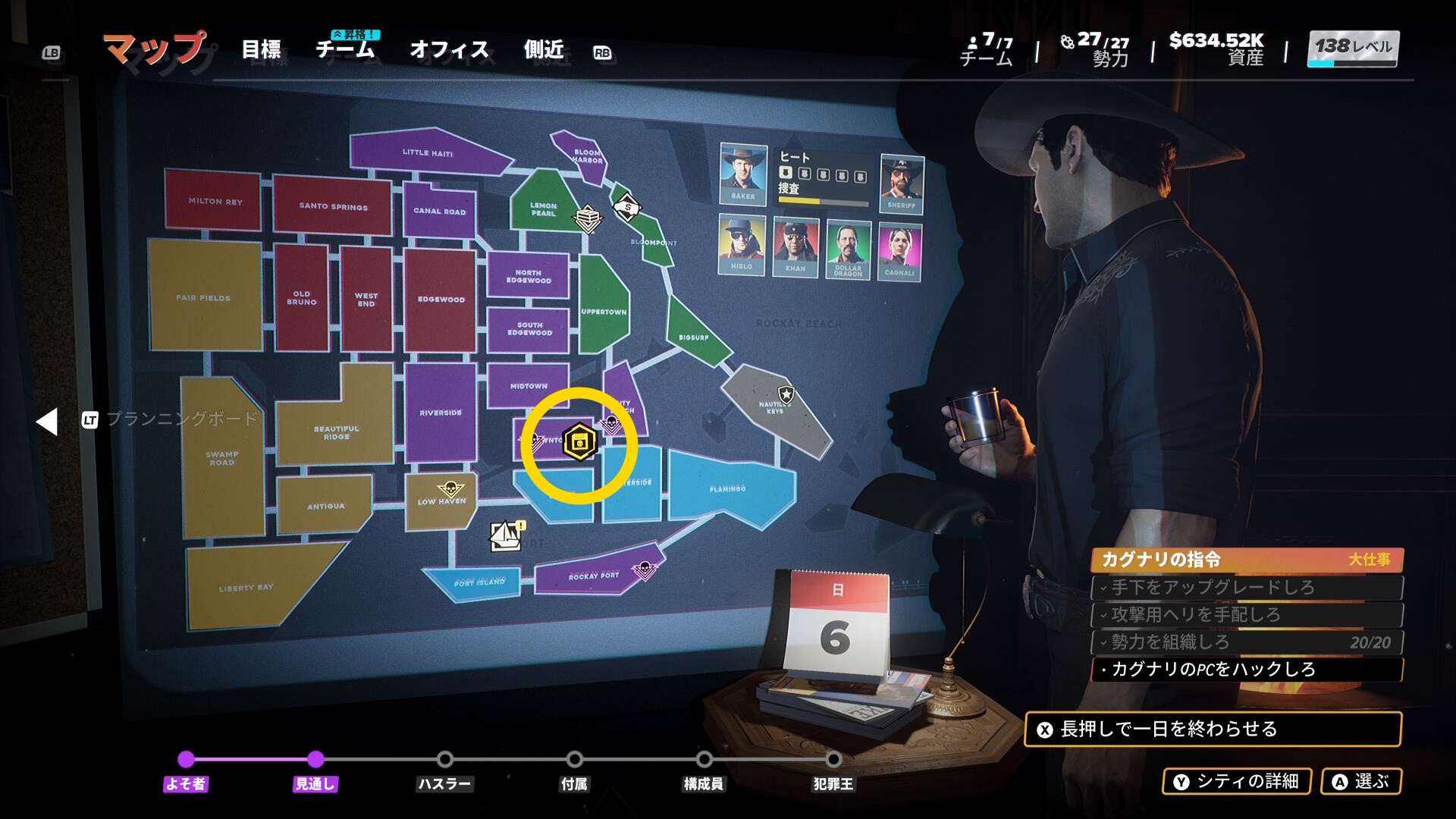Select the Little Haiti district
1456x819 pixels.
click(427, 153)
